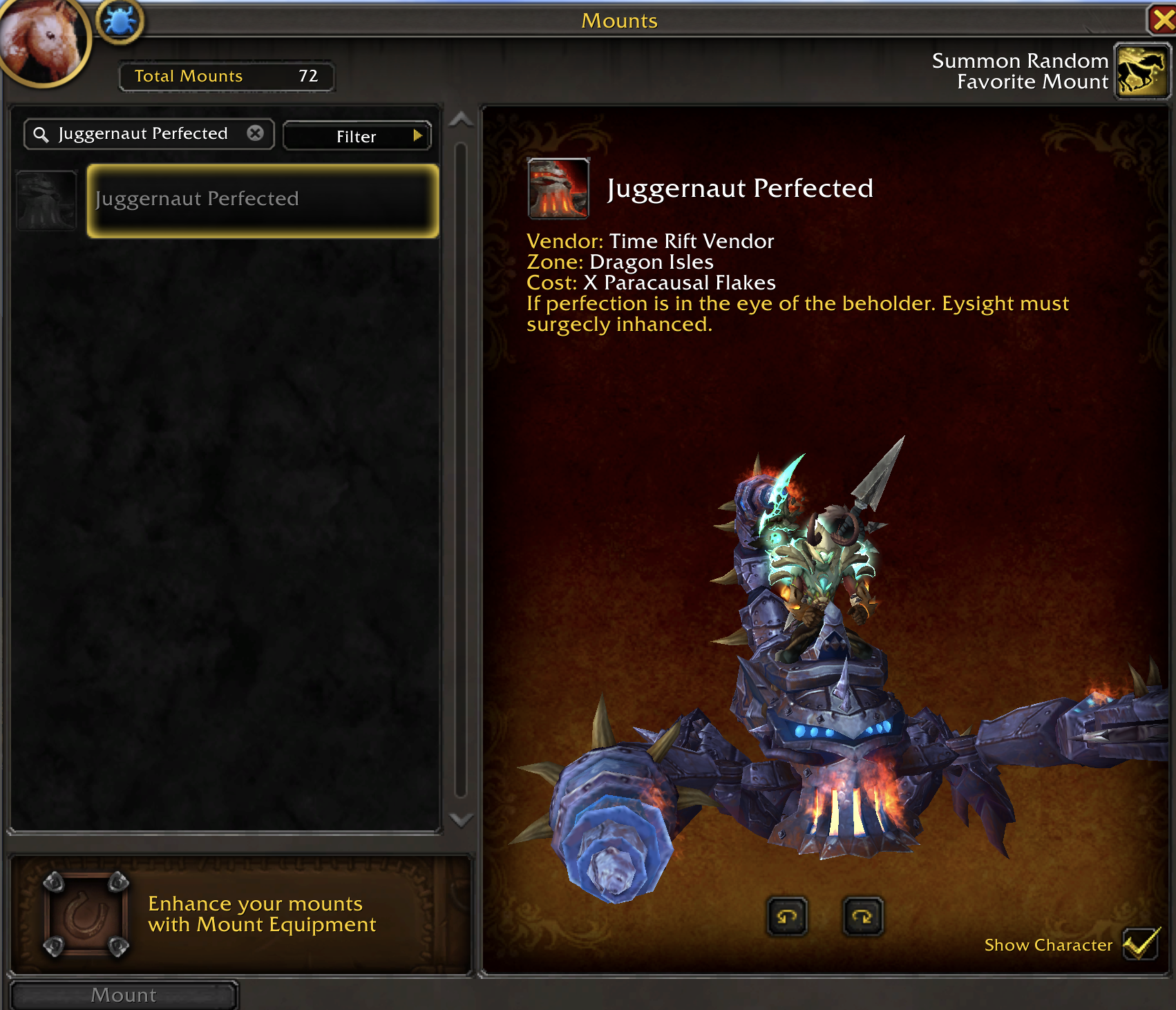Open the Filter dropdown
Viewport: 1176px width, 1010px height.
point(357,136)
